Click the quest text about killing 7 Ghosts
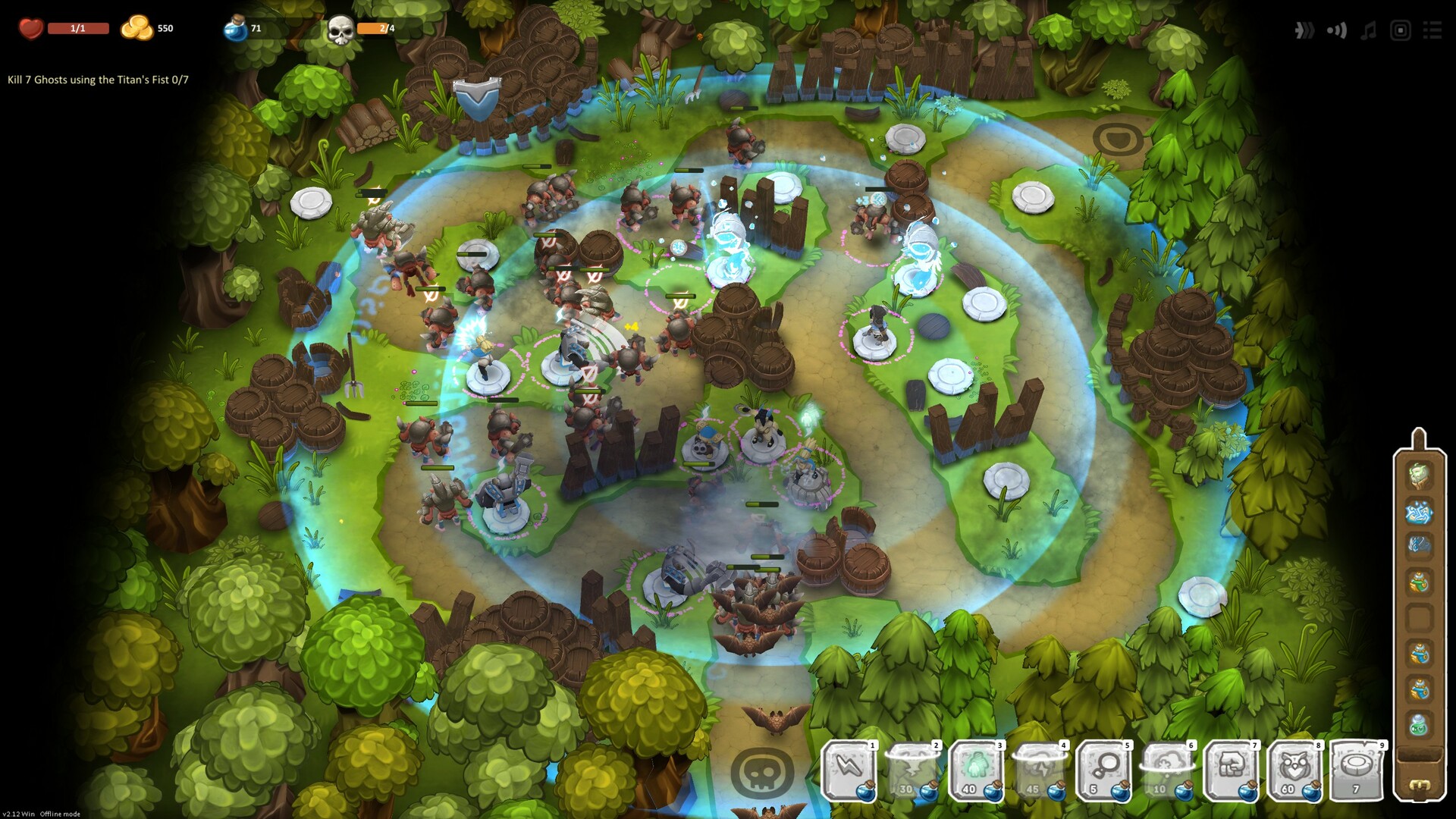Screen dimensions: 1456x819 99,77
